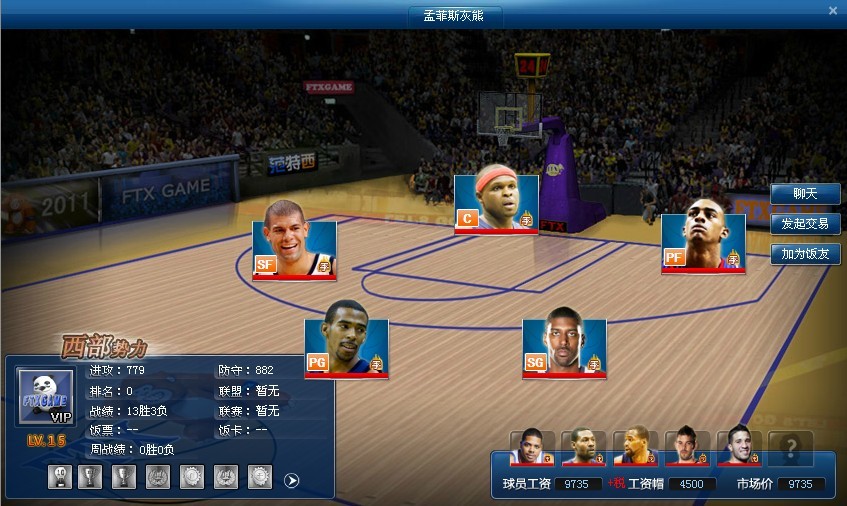Open chat with the 聊天 button
Image resolution: width=847 pixels, height=506 pixels.
point(804,194)
